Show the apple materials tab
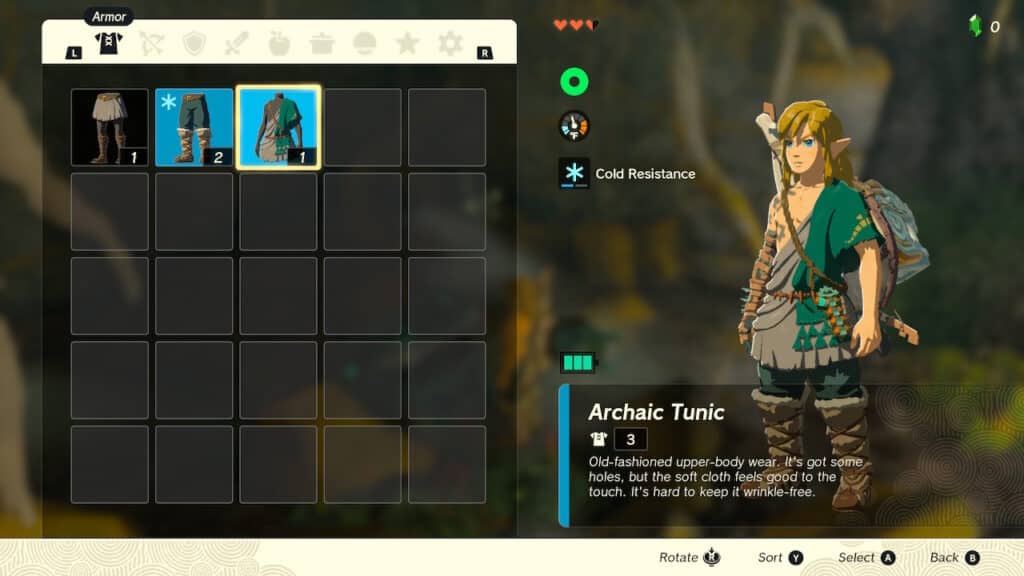This screenshot has height=576, width=1024. tap(280, 43)
